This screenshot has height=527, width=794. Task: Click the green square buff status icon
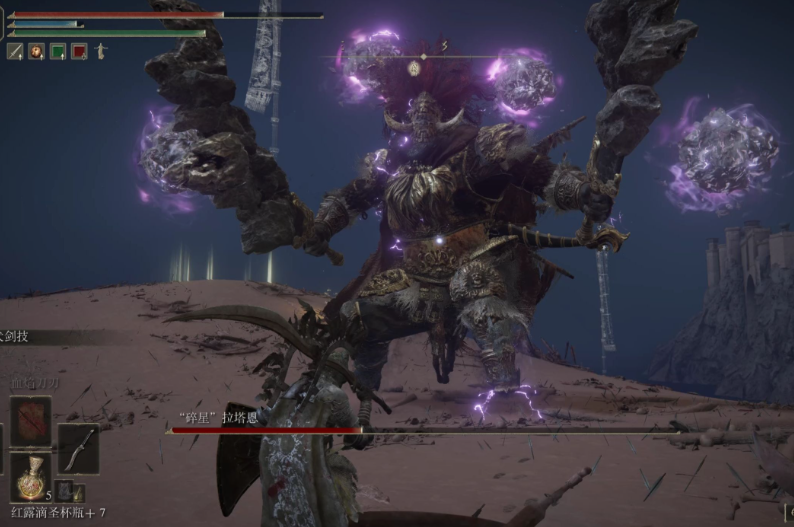[58, 51]
